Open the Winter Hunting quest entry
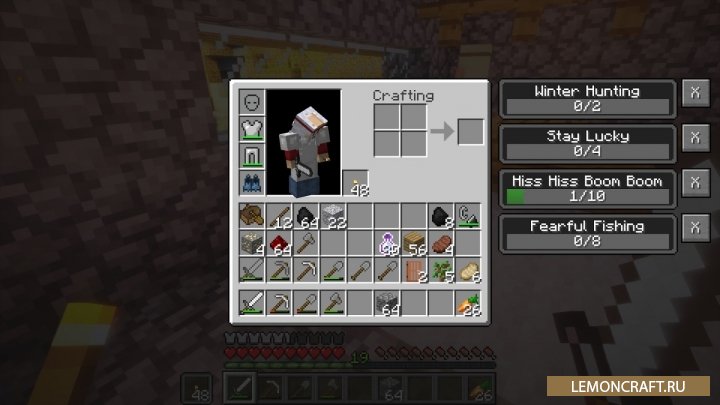Image resolution: width=720 pixels, height=405 pixels. point(588,95)
